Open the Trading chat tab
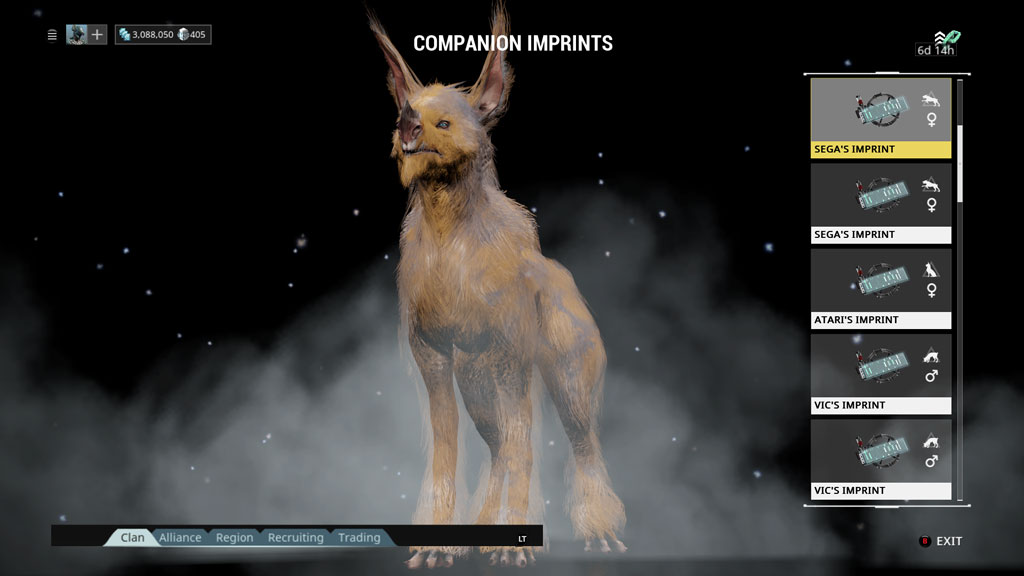This screenshot has height=576, width=1024. tap(359, 538)
